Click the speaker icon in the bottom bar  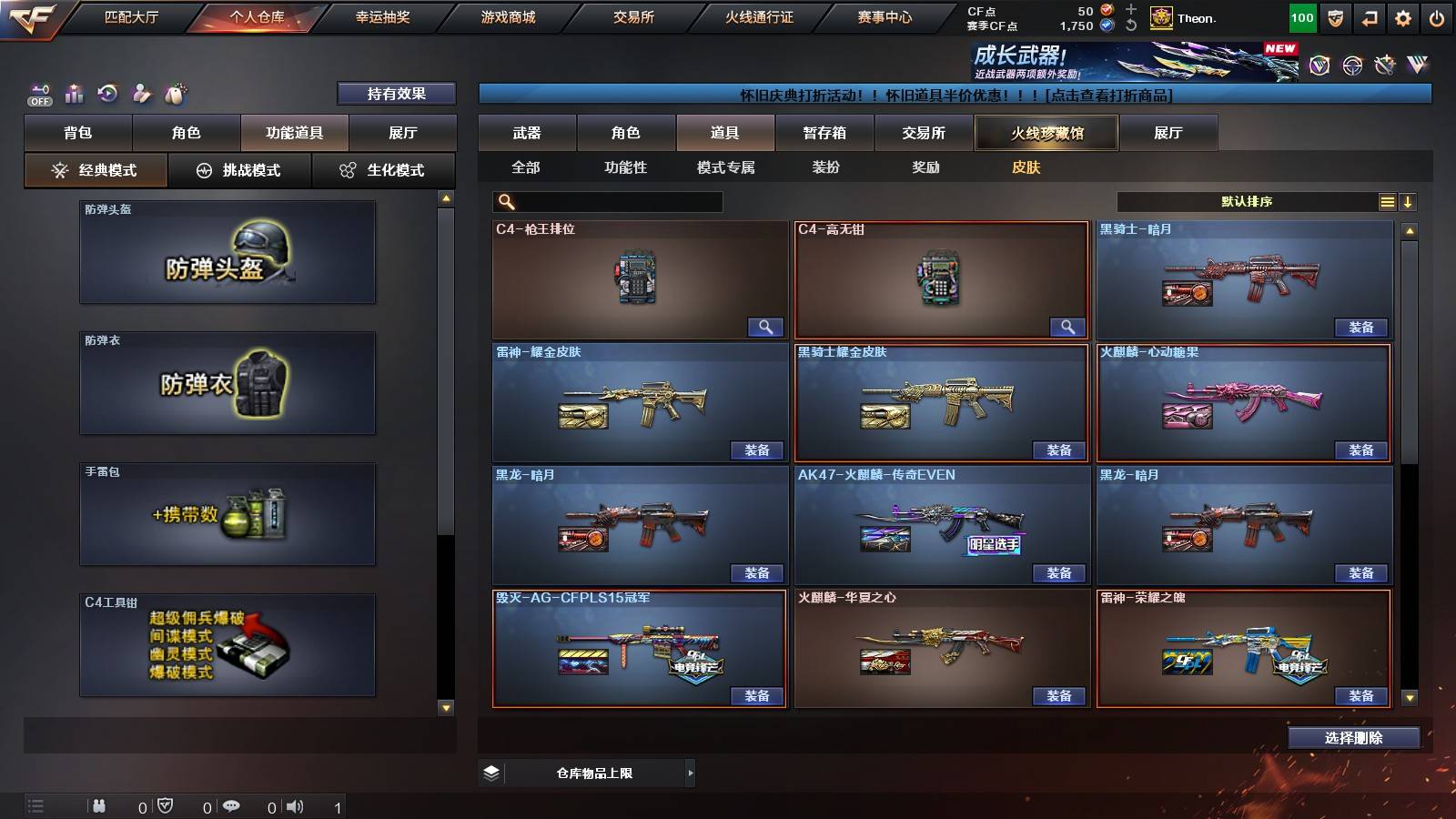coord(294,804)
